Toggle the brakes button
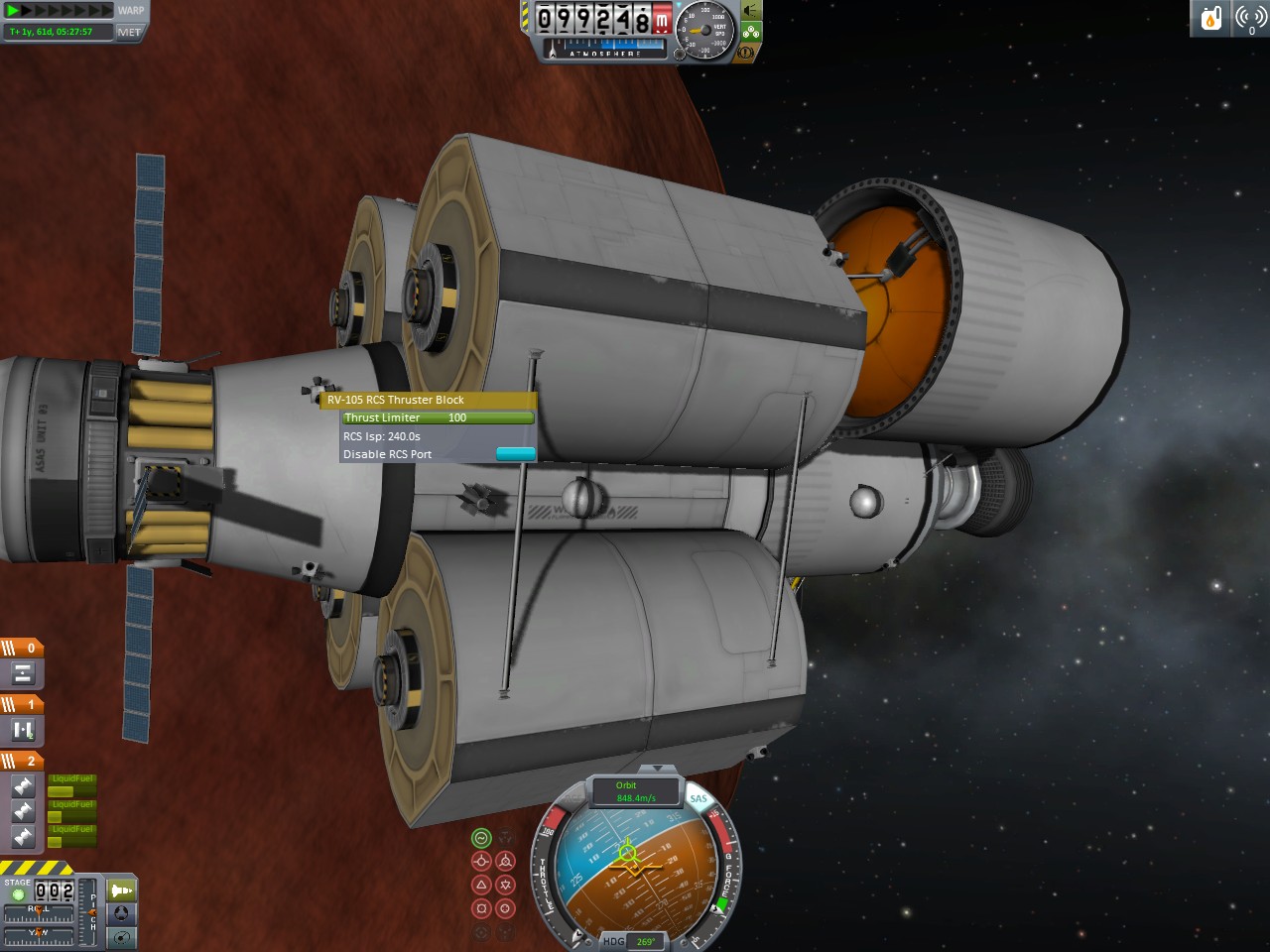Screen dimensions: 1270x952 tap(745, 52)
